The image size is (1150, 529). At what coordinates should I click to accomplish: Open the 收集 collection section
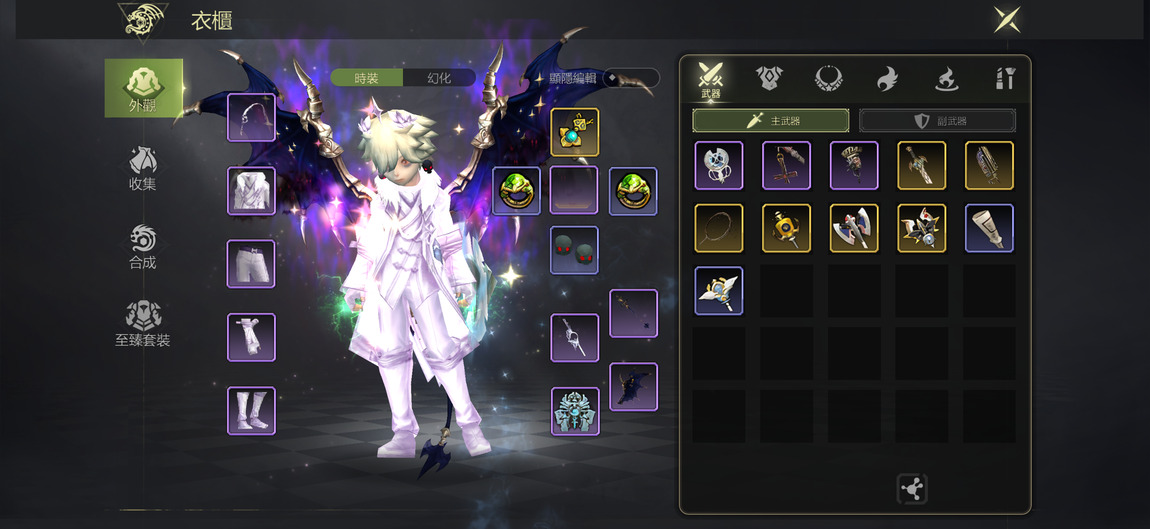pos(143,168)
